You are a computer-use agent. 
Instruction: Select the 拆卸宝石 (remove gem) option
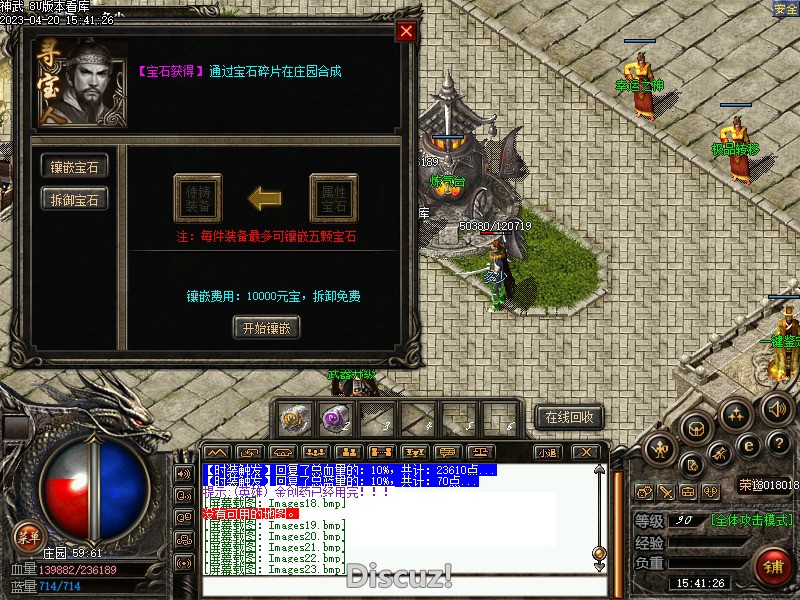tap(74, 199)
